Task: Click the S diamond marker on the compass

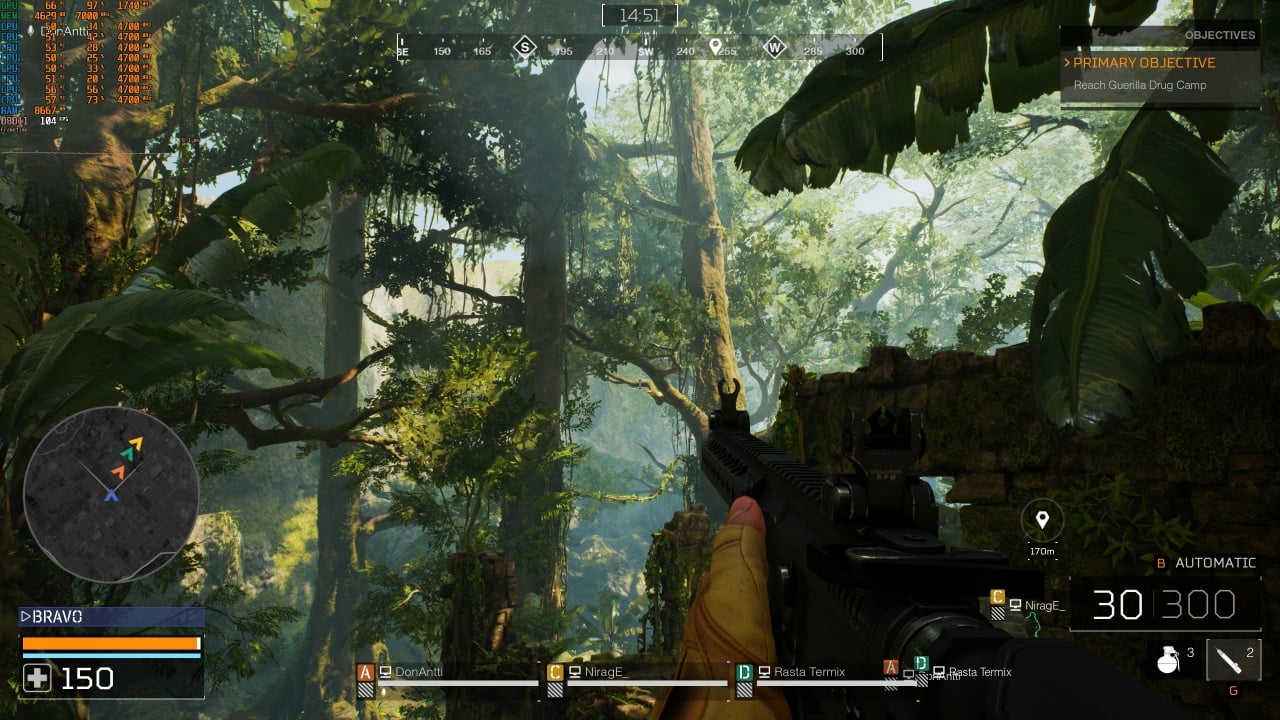Action: 525,47
